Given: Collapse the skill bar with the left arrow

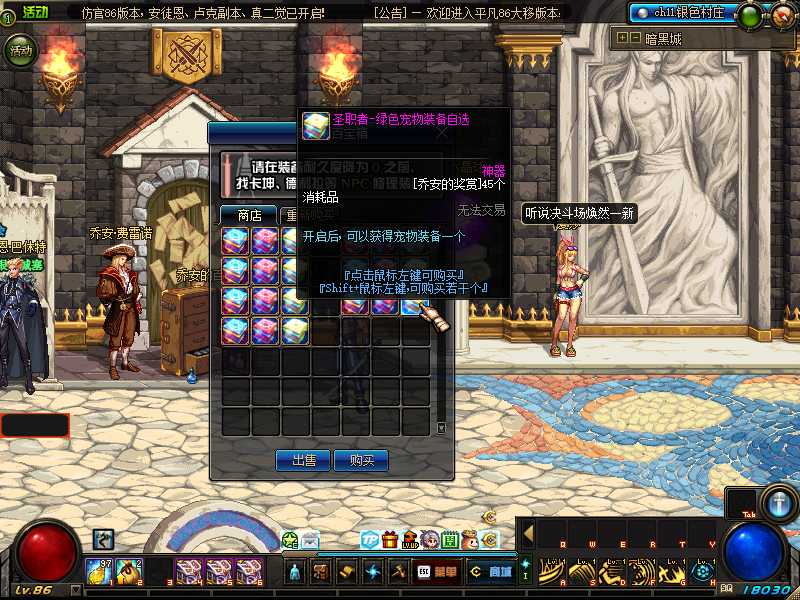Looking at the screenshot, I should point(528,533).
